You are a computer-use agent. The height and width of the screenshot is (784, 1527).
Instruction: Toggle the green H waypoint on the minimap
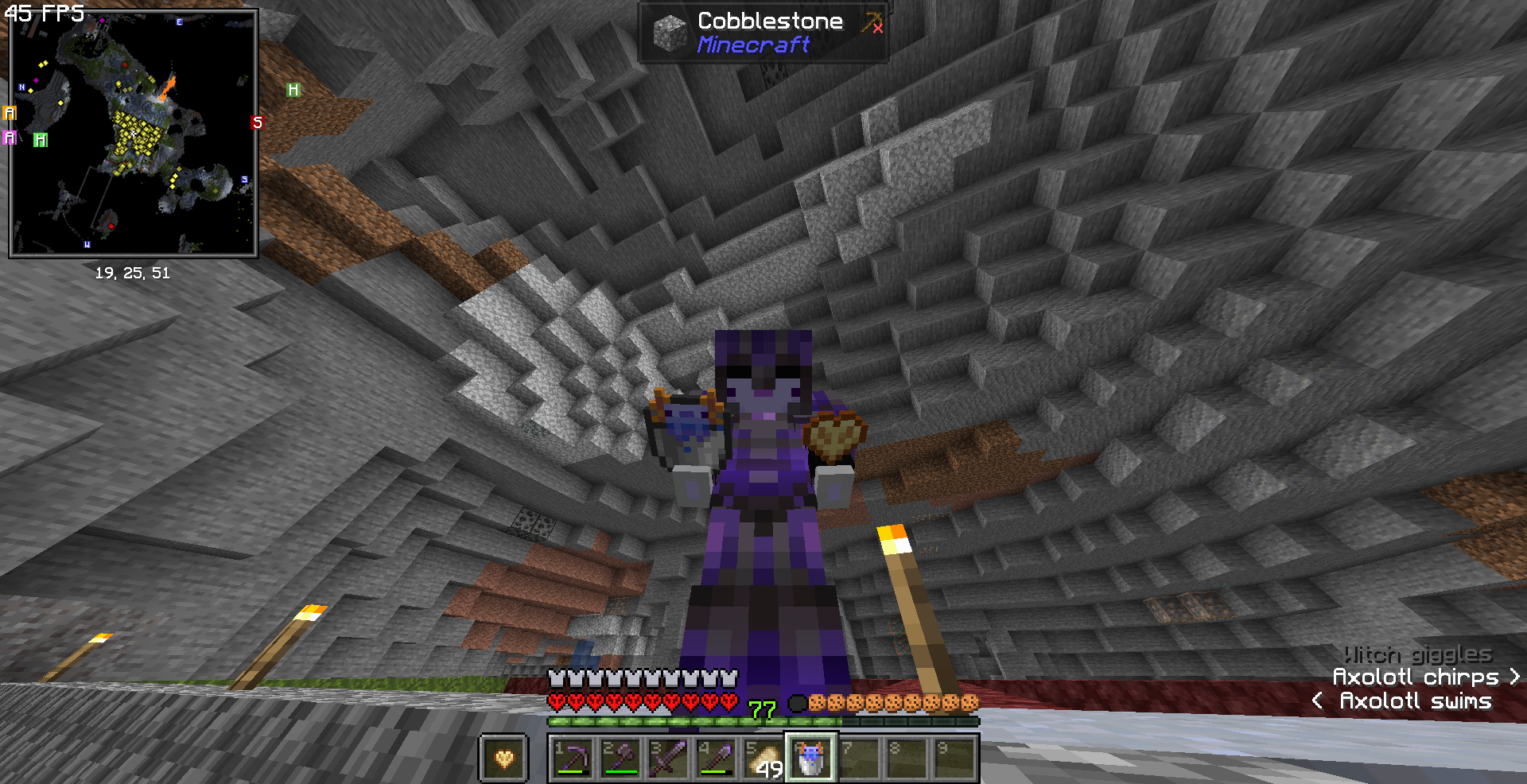point(293,89)
